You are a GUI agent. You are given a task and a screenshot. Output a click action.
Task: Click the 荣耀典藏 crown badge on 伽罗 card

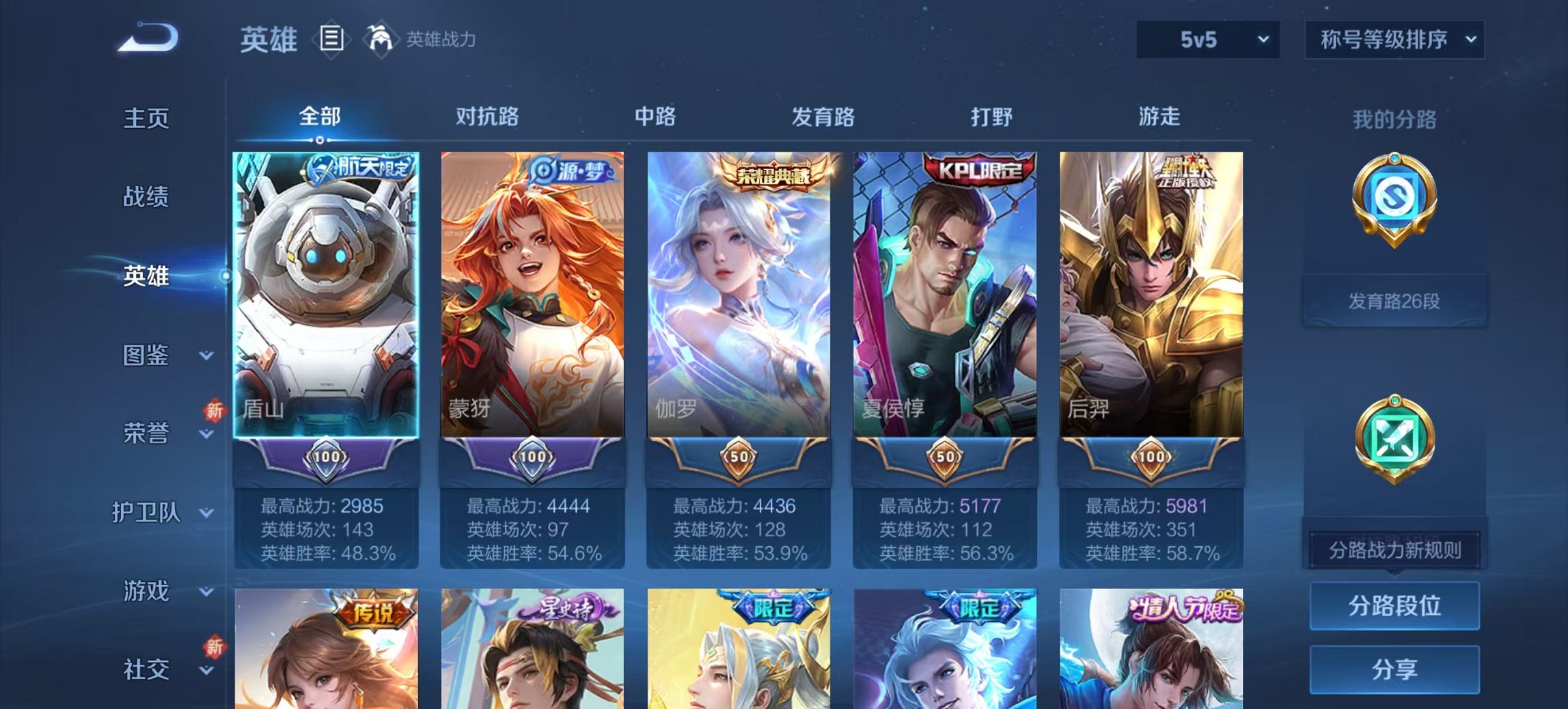(770, 173)
